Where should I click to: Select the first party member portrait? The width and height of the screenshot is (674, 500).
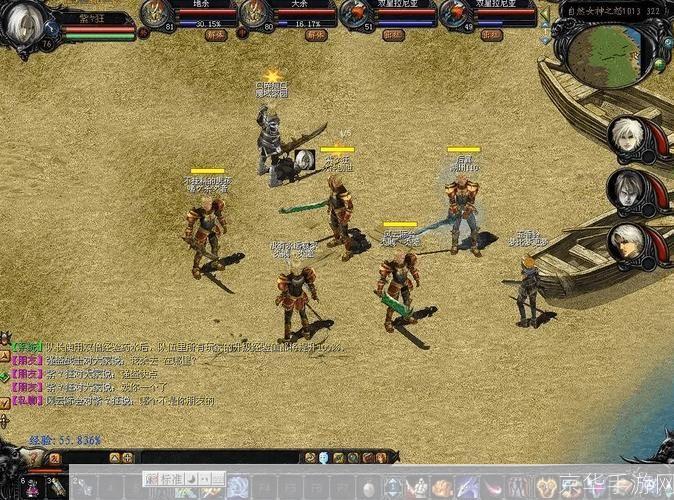[155, 13]
